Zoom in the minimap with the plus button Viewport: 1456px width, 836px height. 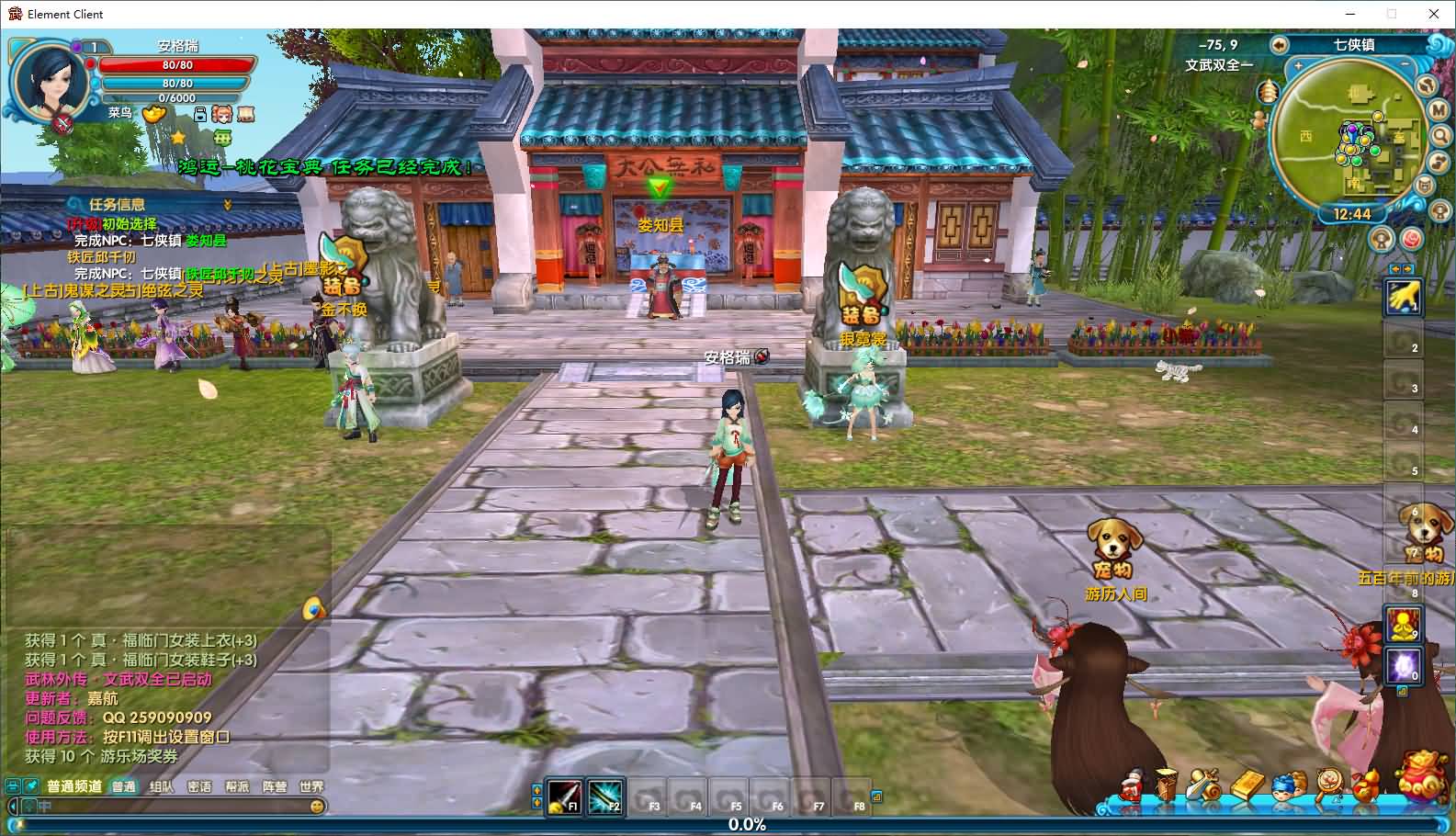(x=1298, y=66)
